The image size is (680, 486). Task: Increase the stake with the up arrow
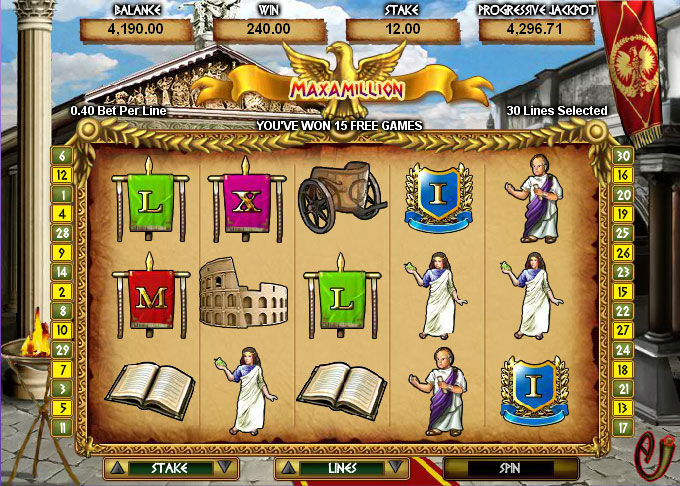point(117,467)
